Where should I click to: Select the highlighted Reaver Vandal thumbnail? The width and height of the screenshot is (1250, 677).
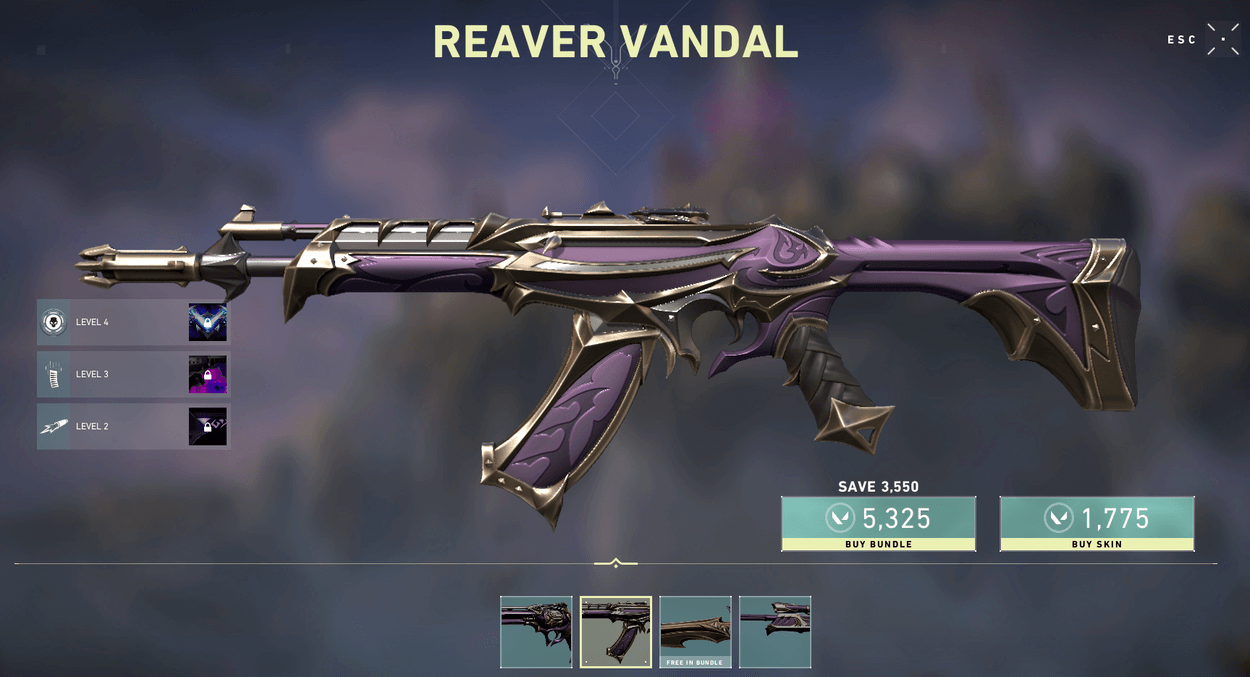pyautogui.click(x=615, y=632)
